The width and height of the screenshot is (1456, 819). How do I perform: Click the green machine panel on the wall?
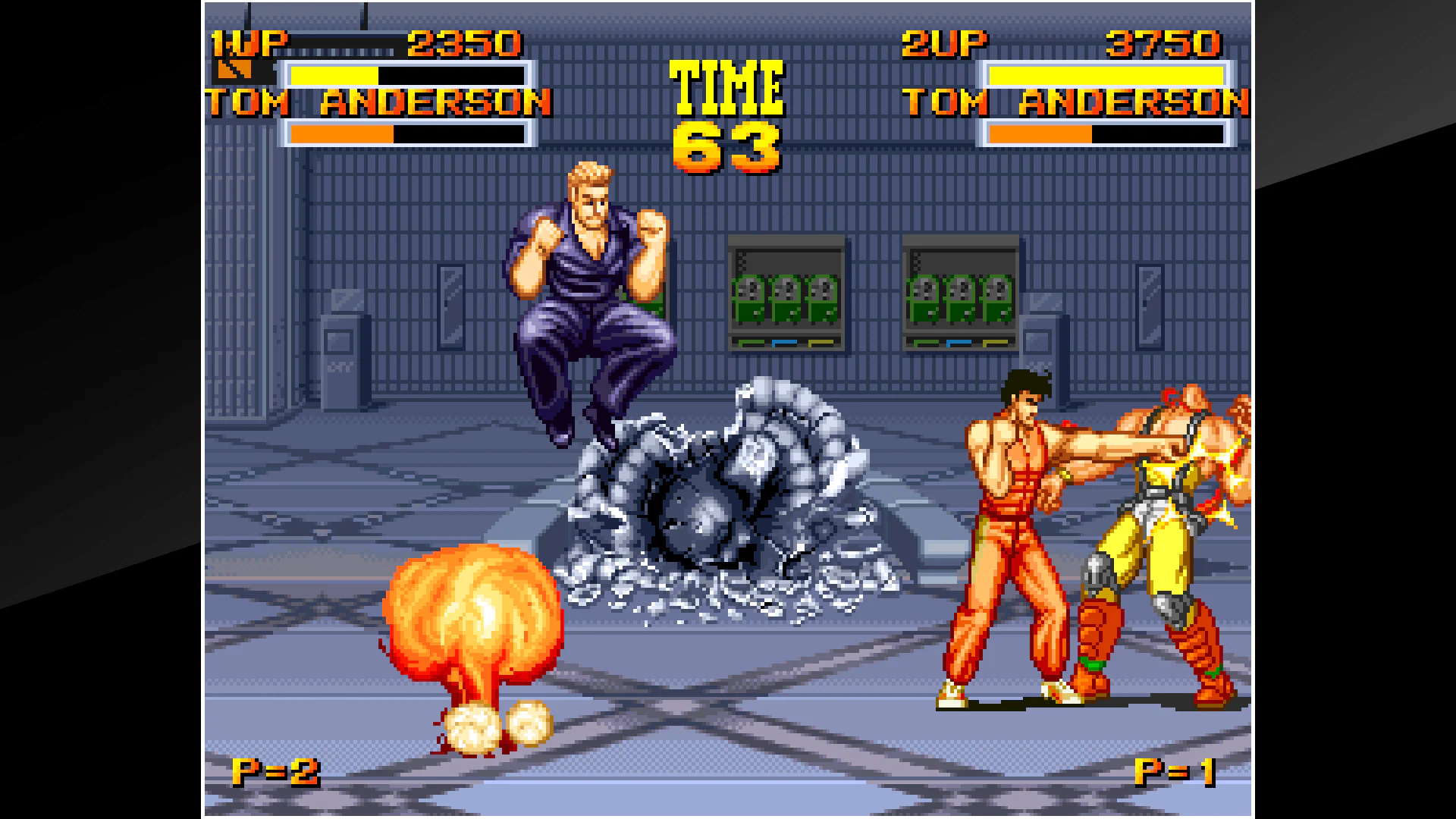tap(785, 296)
